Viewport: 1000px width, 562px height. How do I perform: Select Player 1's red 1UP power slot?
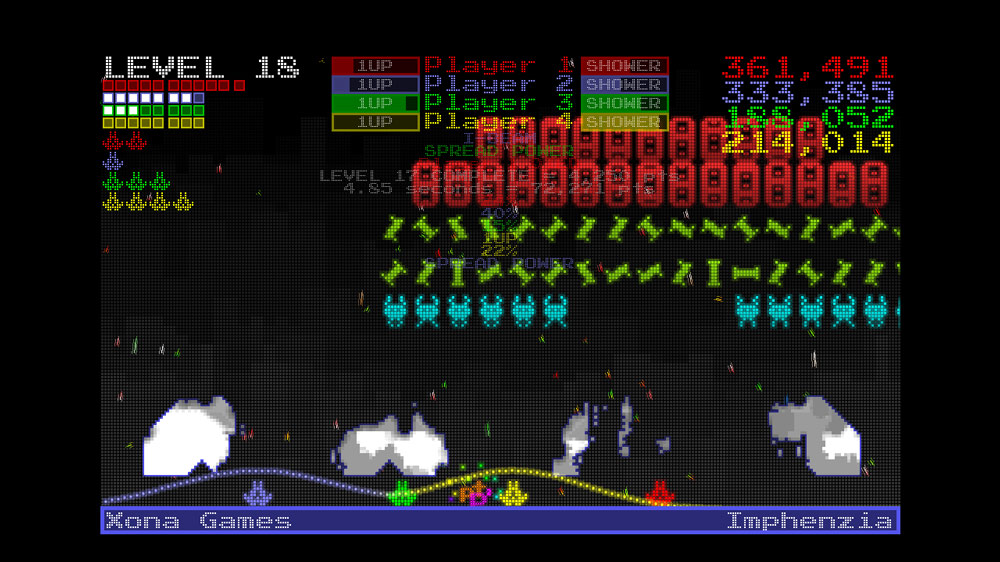point(375,66)
